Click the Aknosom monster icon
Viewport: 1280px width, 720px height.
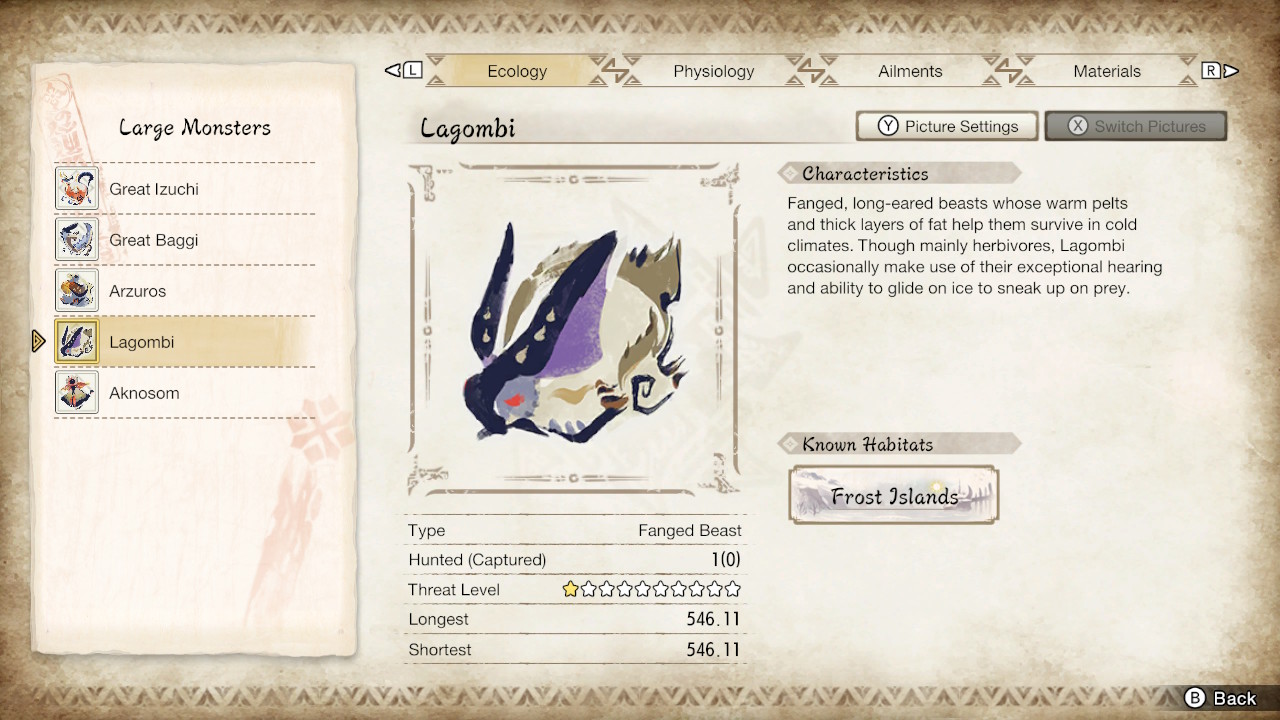[76, 392]
